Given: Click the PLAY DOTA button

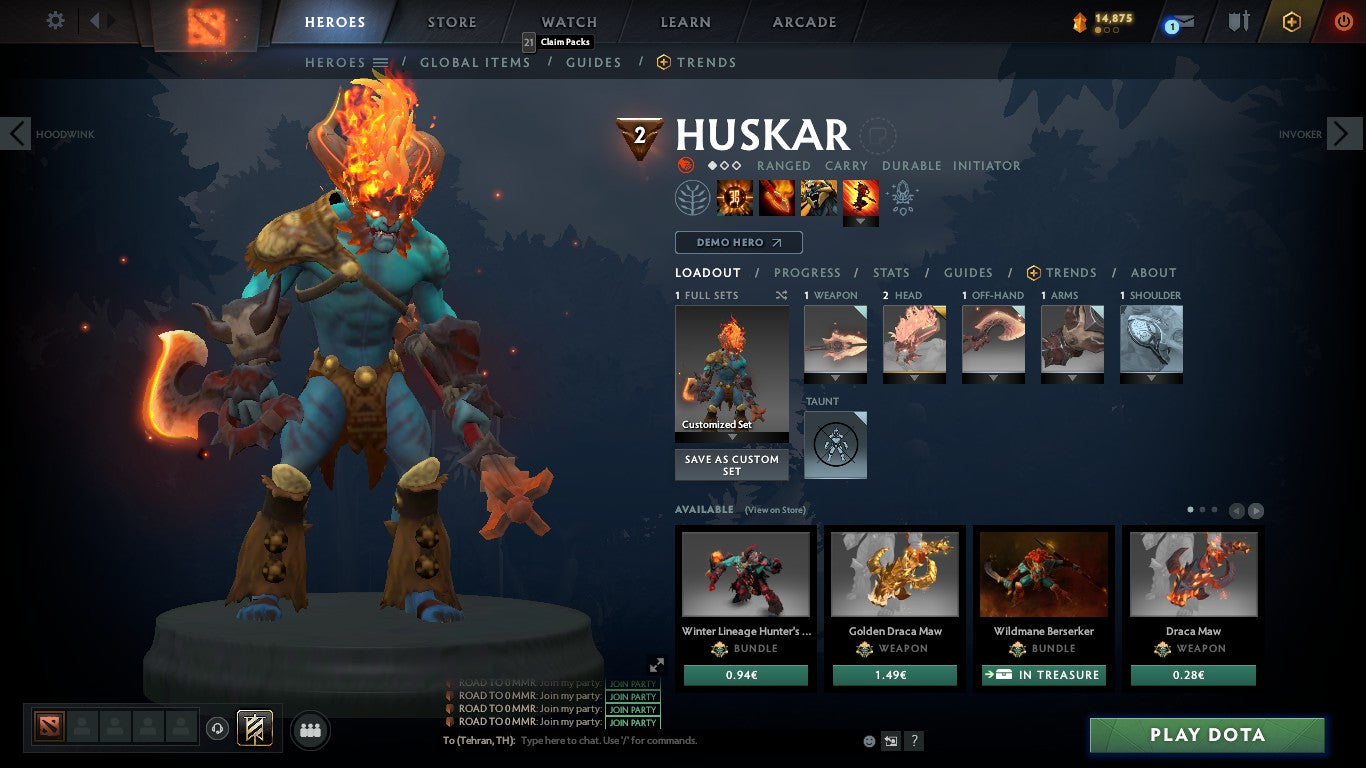Looking at the screenshot, I should 1208,734.
